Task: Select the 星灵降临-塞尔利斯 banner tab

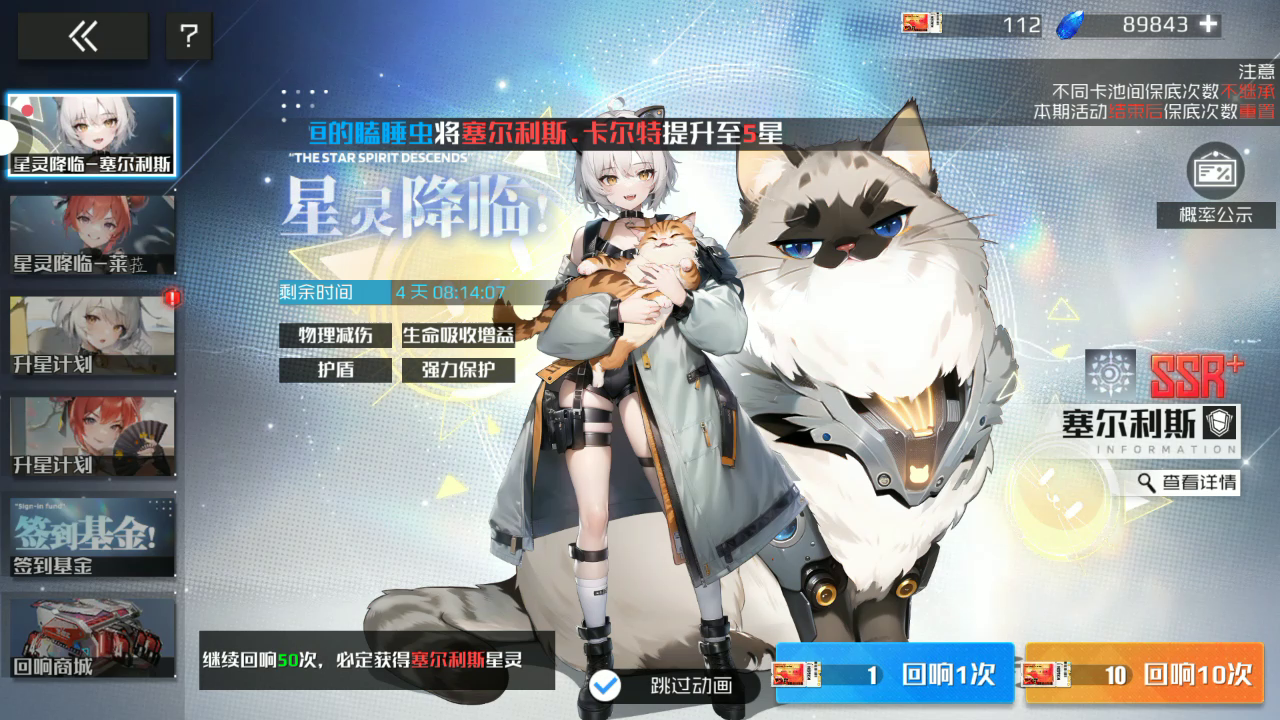Action: point(92,135)
